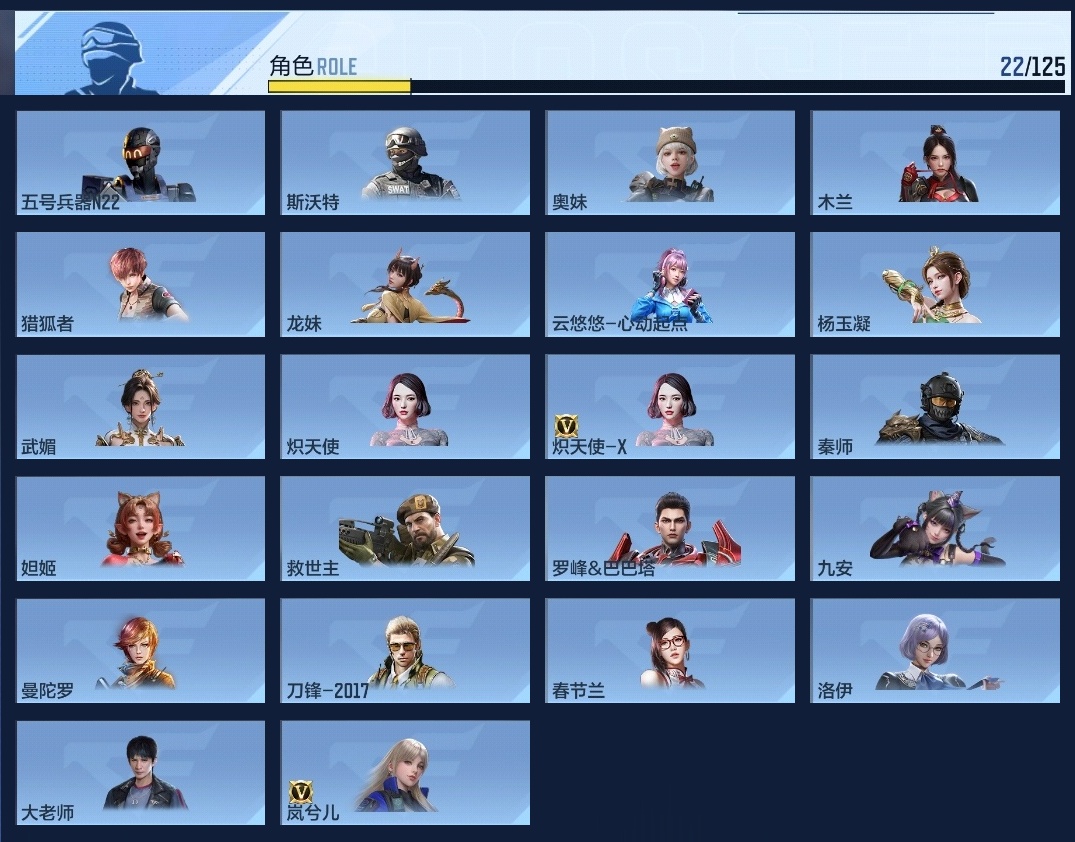The width and height of the screenshot is (1075, 842).
Task: Choose the 罗峰&巴巴塔 character card
Action: coord(670,529)
